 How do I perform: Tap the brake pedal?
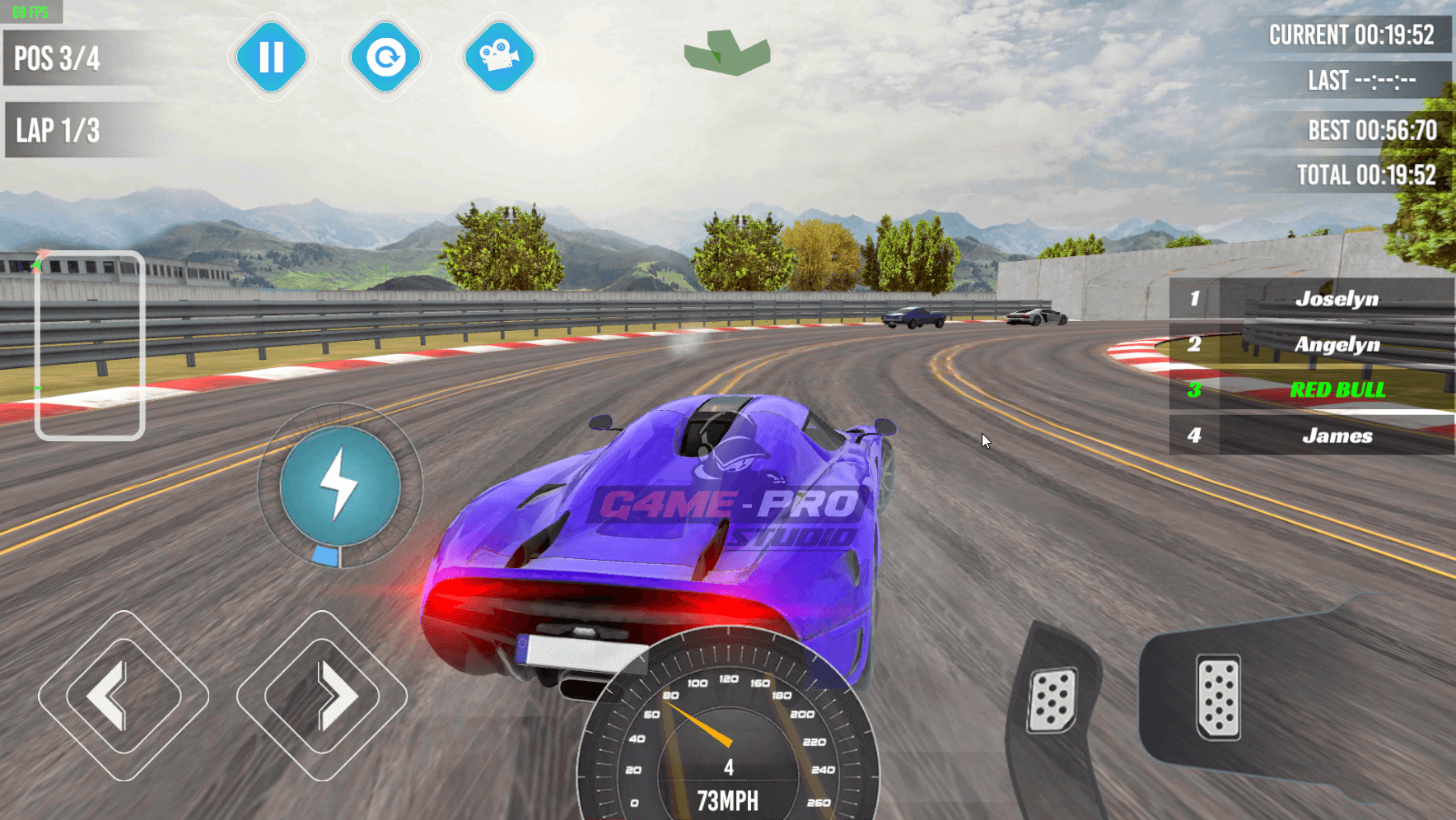[1052, 701]
